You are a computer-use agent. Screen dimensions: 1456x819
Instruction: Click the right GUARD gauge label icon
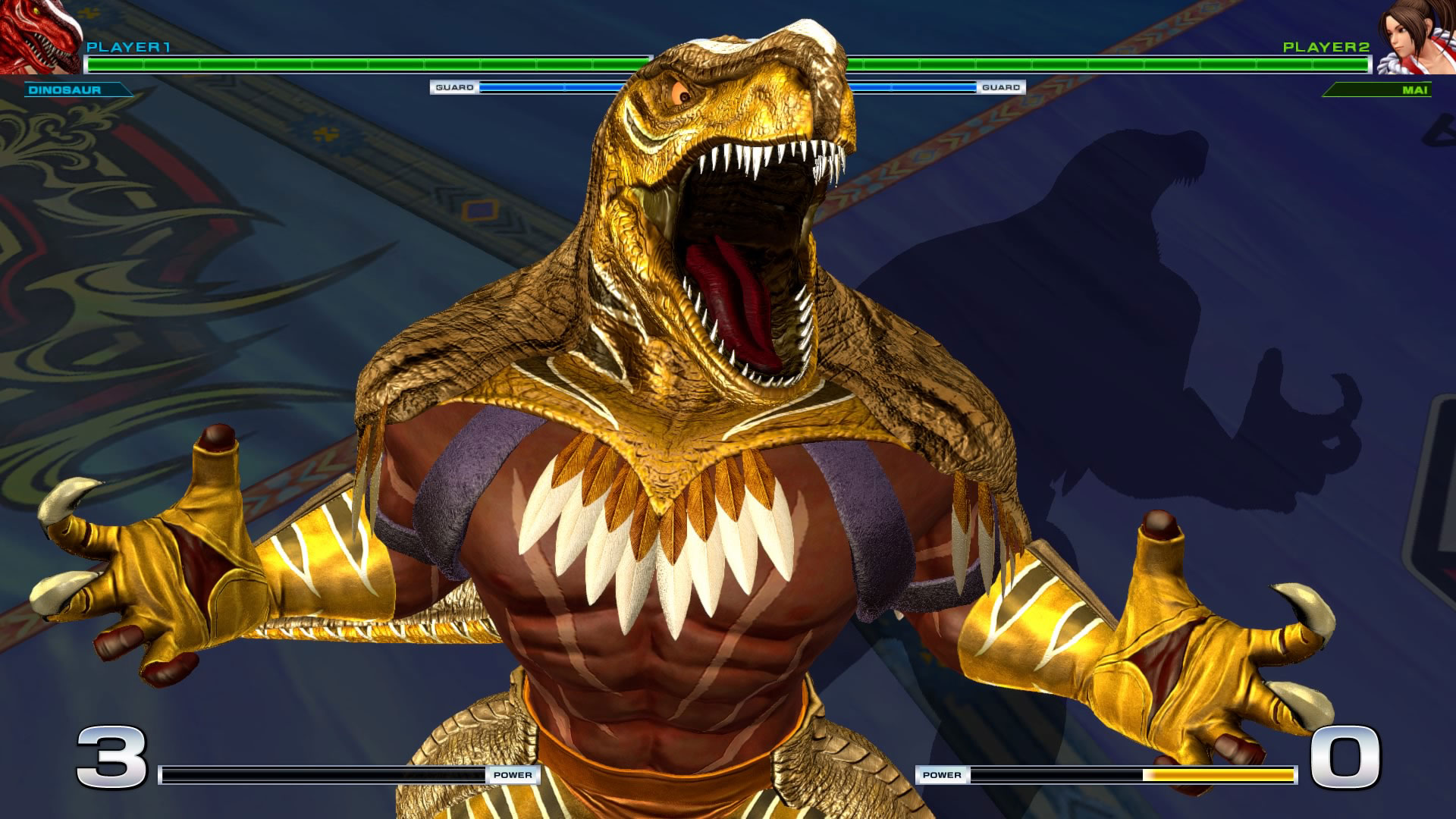click(x=1000, y=88)
